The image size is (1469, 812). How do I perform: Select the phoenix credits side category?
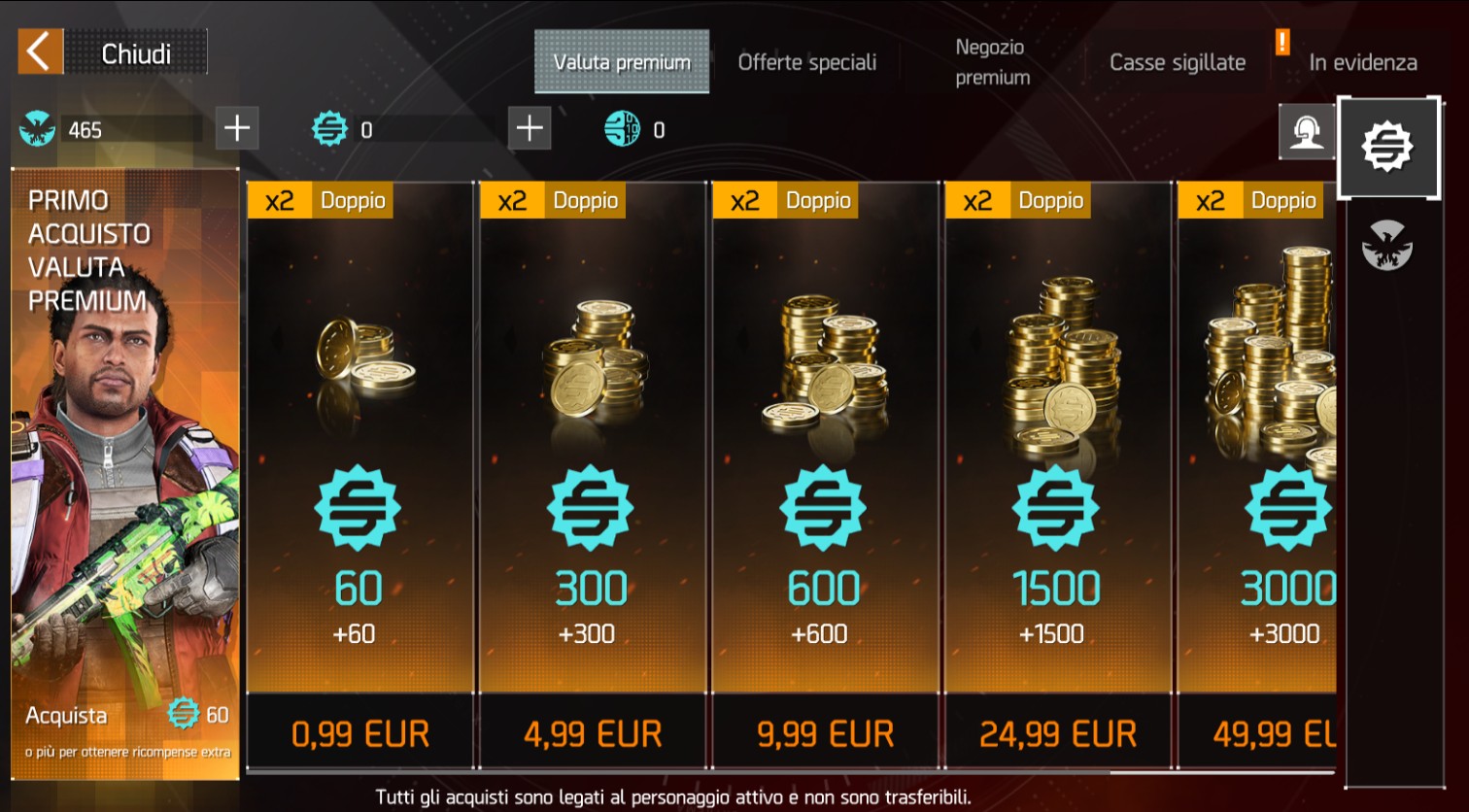pyautogui.click(x=1387, y=245)
